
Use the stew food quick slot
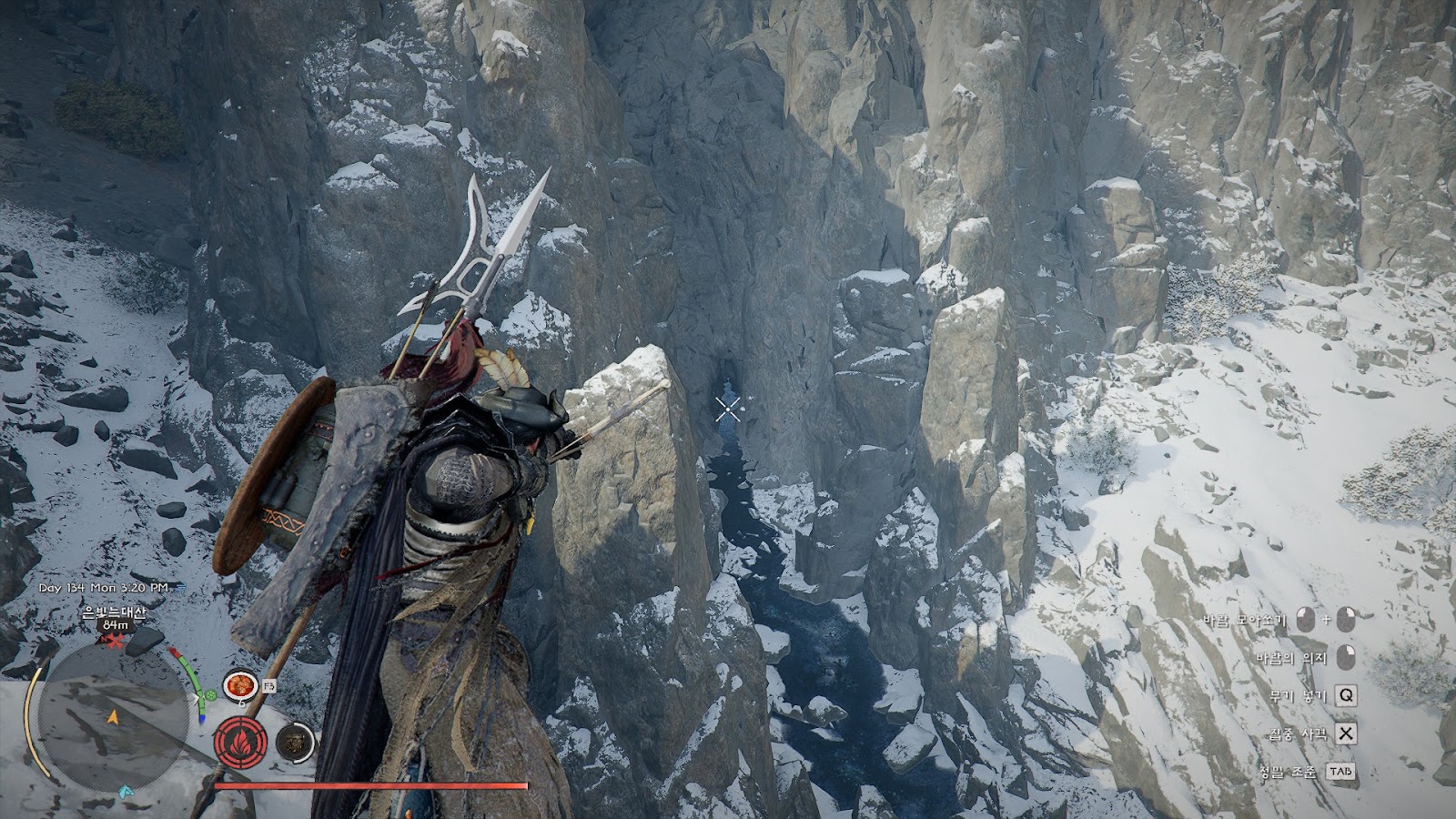click(239, 685)
